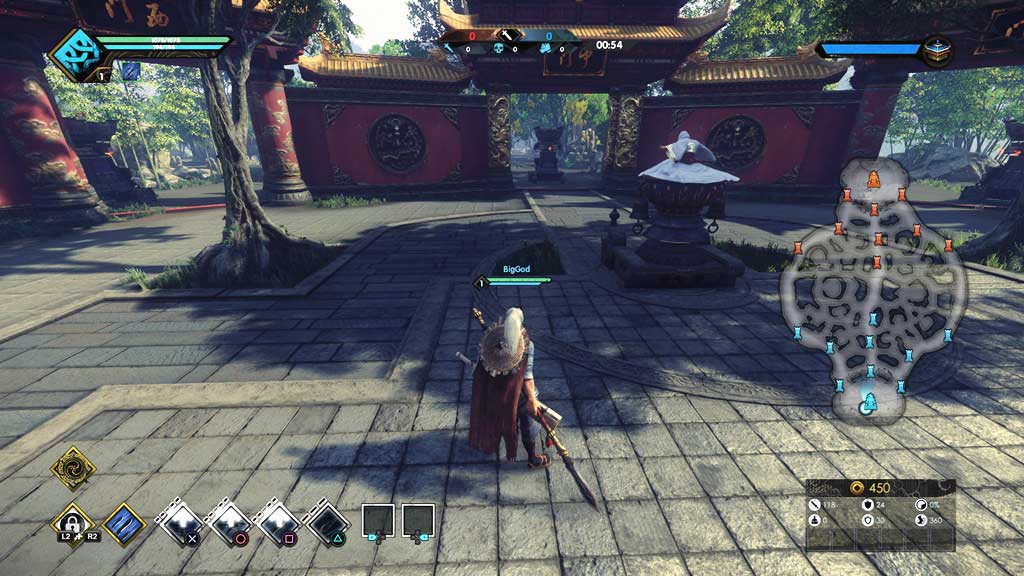
Task: Open the gold and stats panel showing 450
Action: coord(880,514)
